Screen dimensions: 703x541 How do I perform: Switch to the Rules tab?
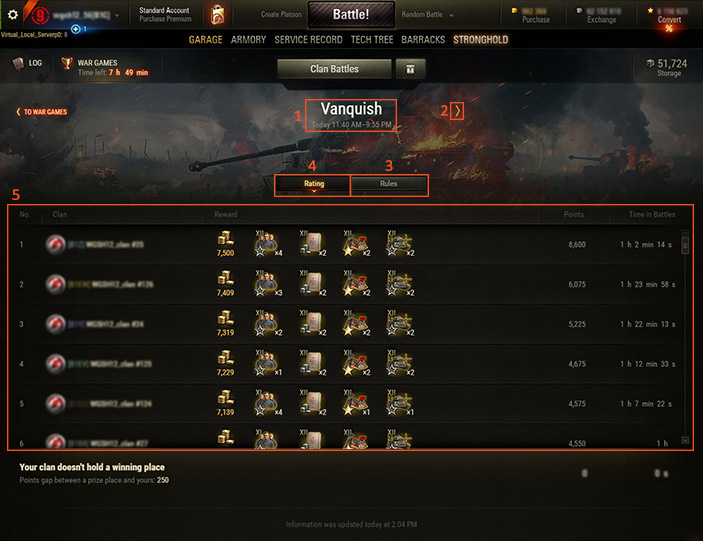[x=389, y=184]
